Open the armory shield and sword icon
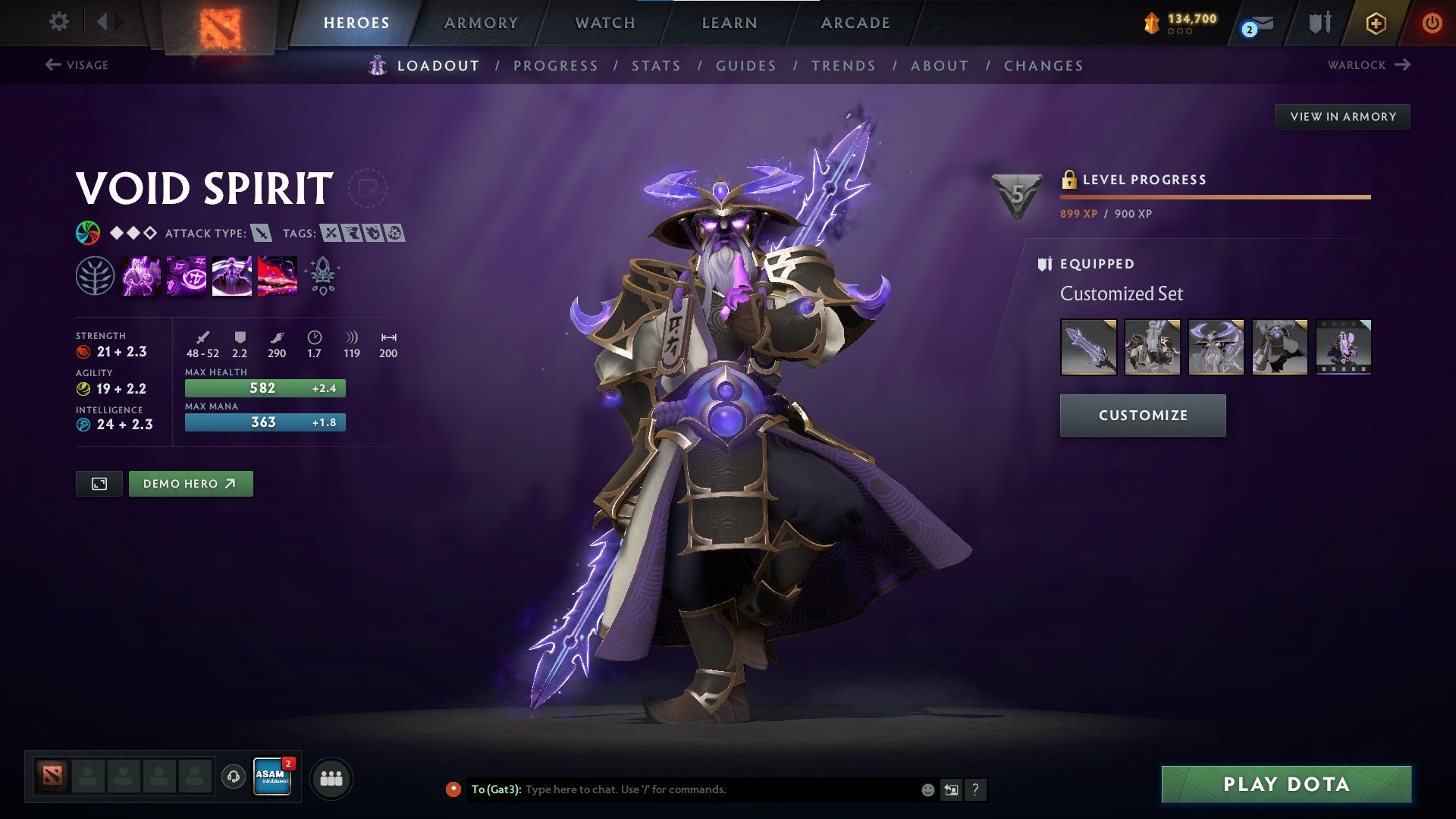The height and width of the screenshot is (819, 1456). point(1319,23)
